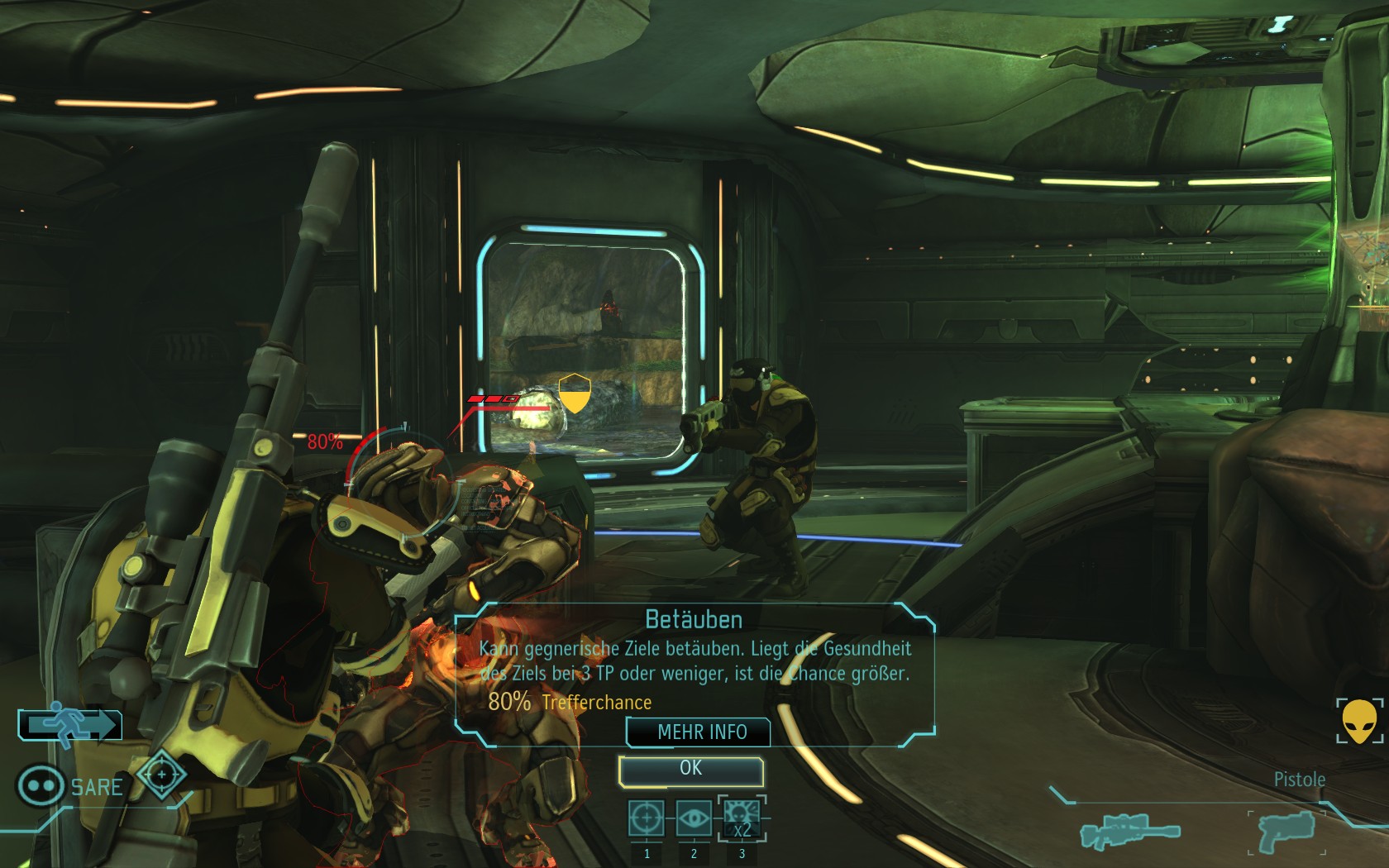Switch to the sniper rifle weapon
This screenshot has width=1389, height=868.
click(1129, 831)
